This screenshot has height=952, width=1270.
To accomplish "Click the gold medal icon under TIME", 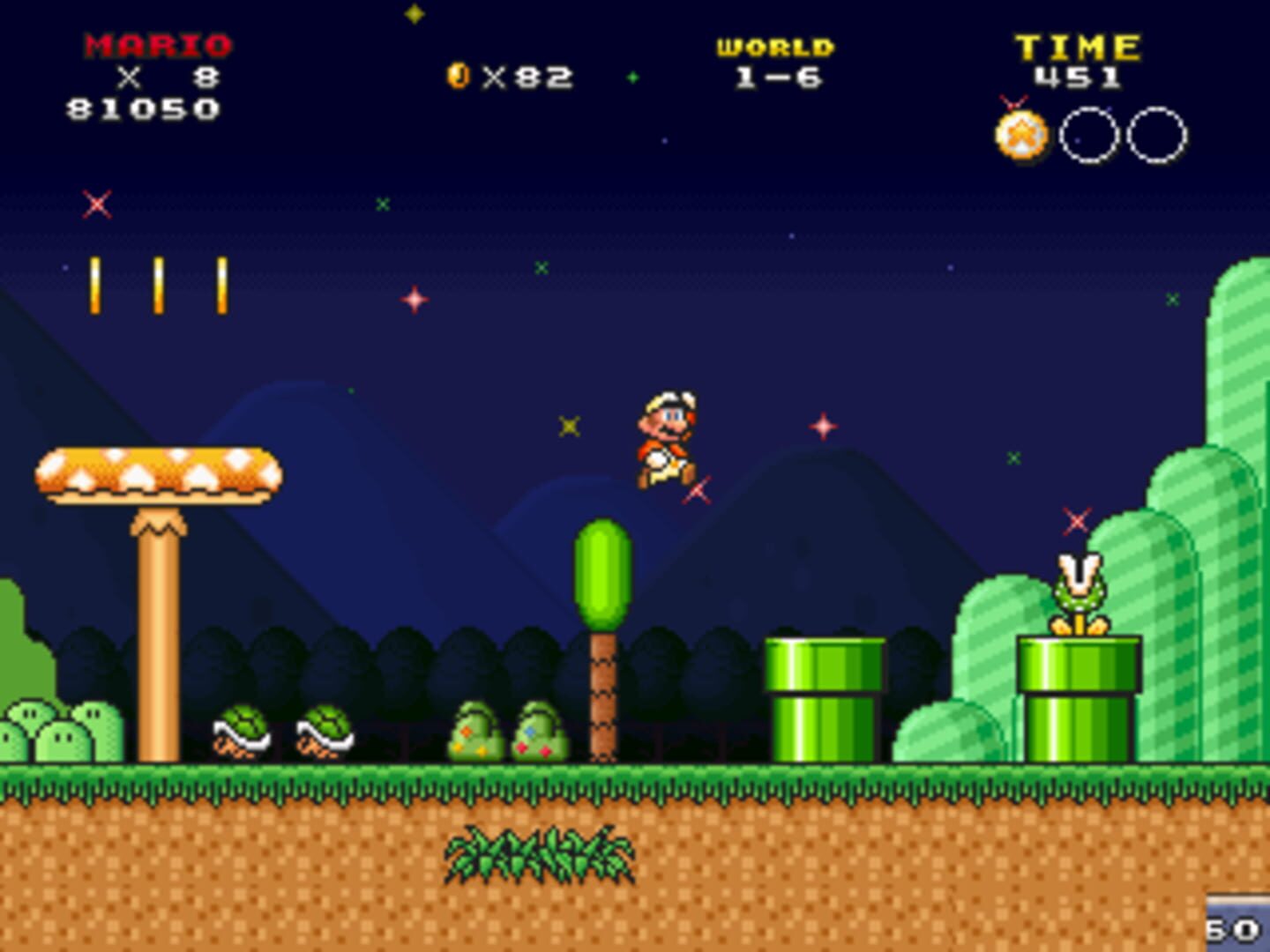I will (x=1022, y=134).
